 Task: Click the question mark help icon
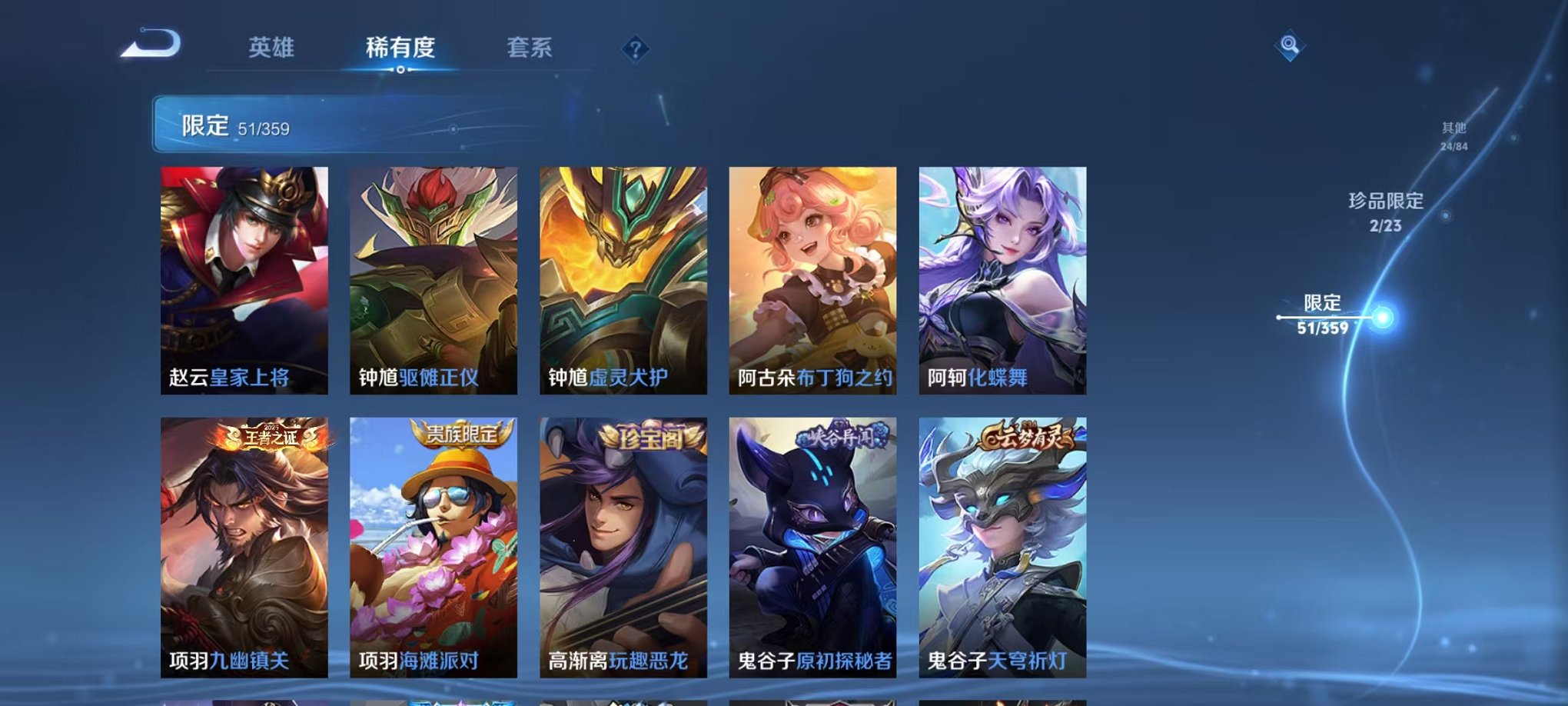[x=634, y=50]
